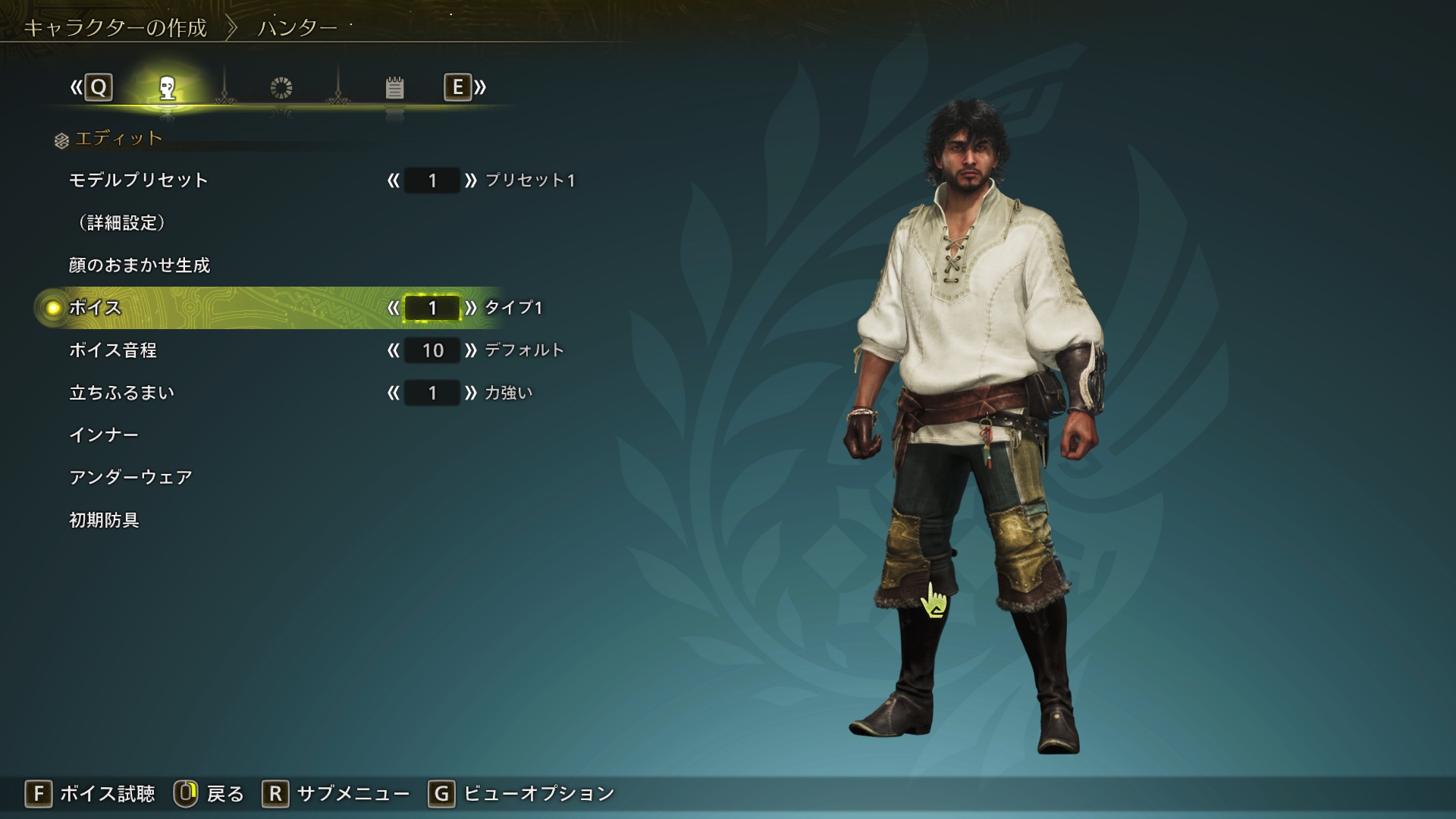1456x819 pixels.
Task: Click the right arrow for Model Preset
Action: tap(471, 180)
